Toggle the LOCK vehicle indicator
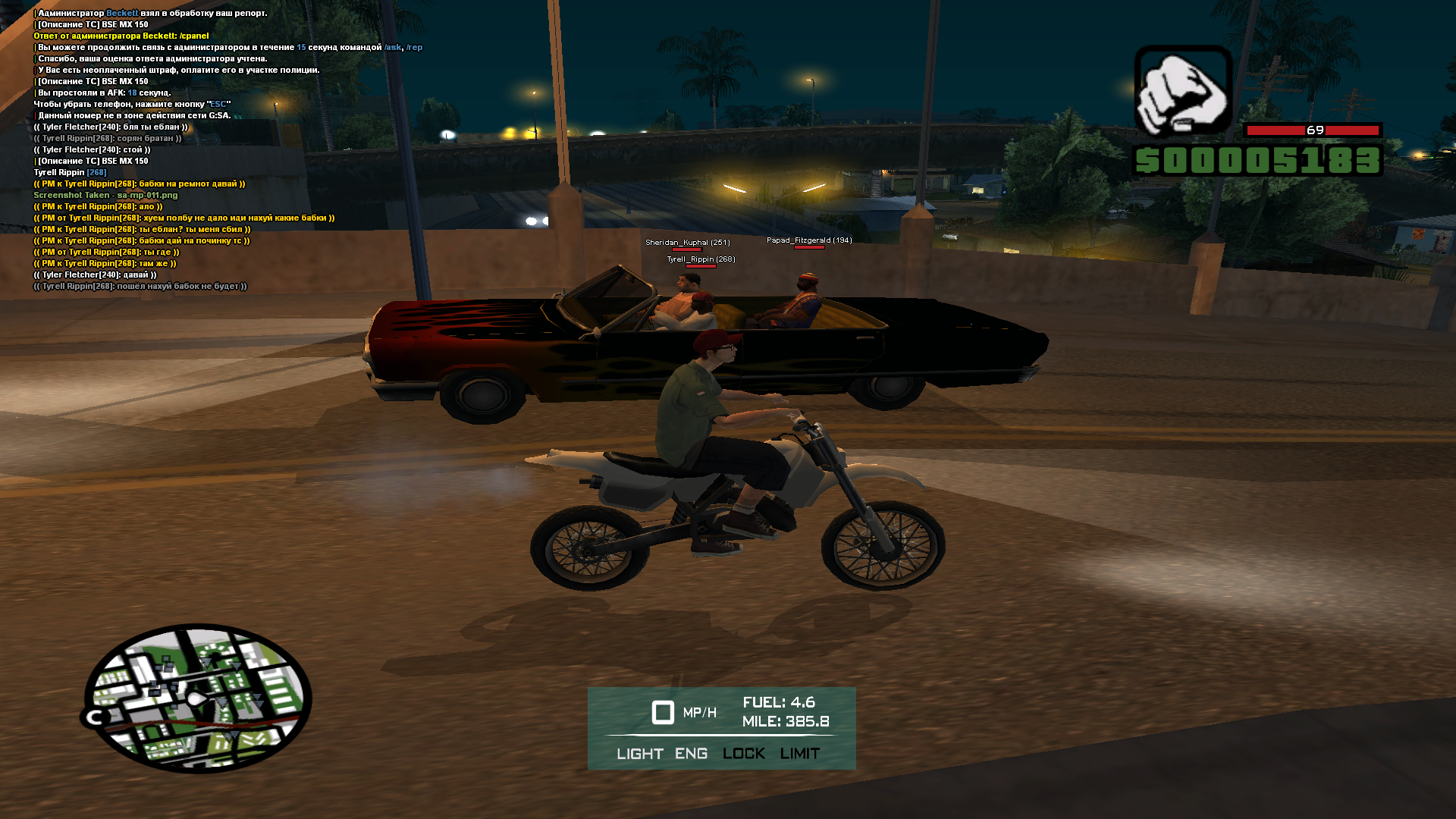Screen dimensions: 1456x819 coord(743,754)
